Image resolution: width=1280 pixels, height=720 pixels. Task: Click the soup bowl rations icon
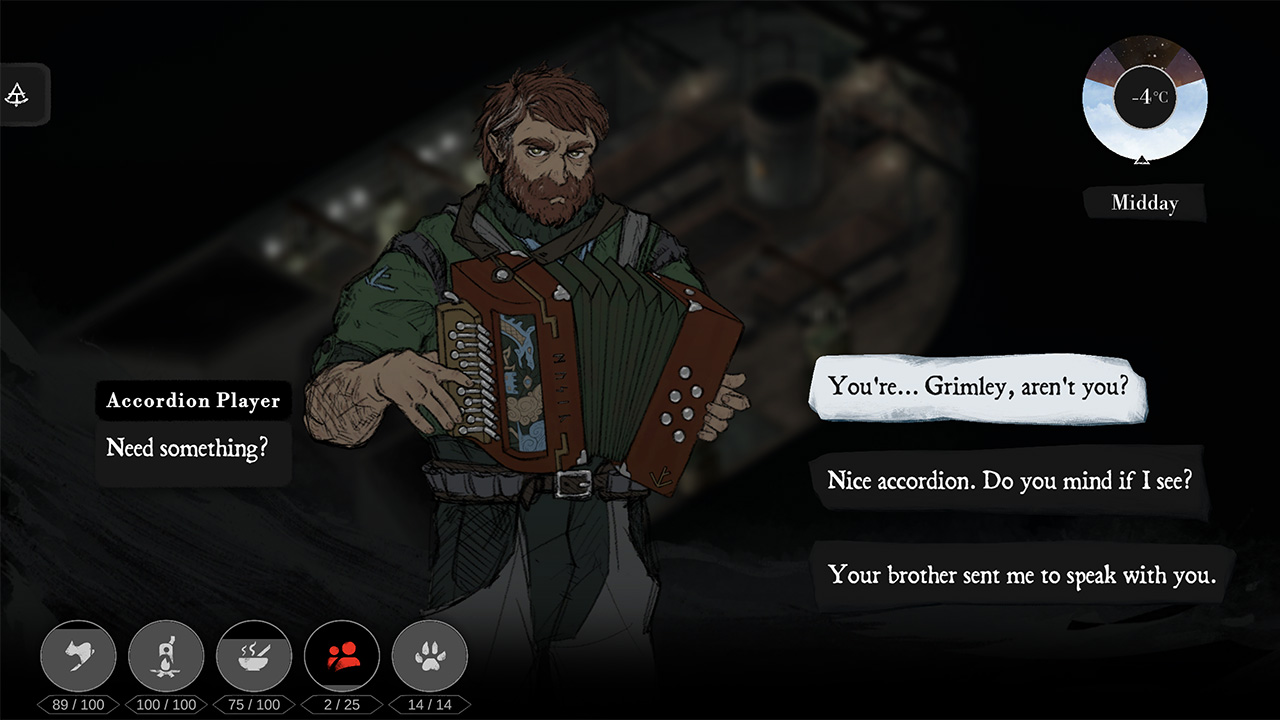point(254,657)
